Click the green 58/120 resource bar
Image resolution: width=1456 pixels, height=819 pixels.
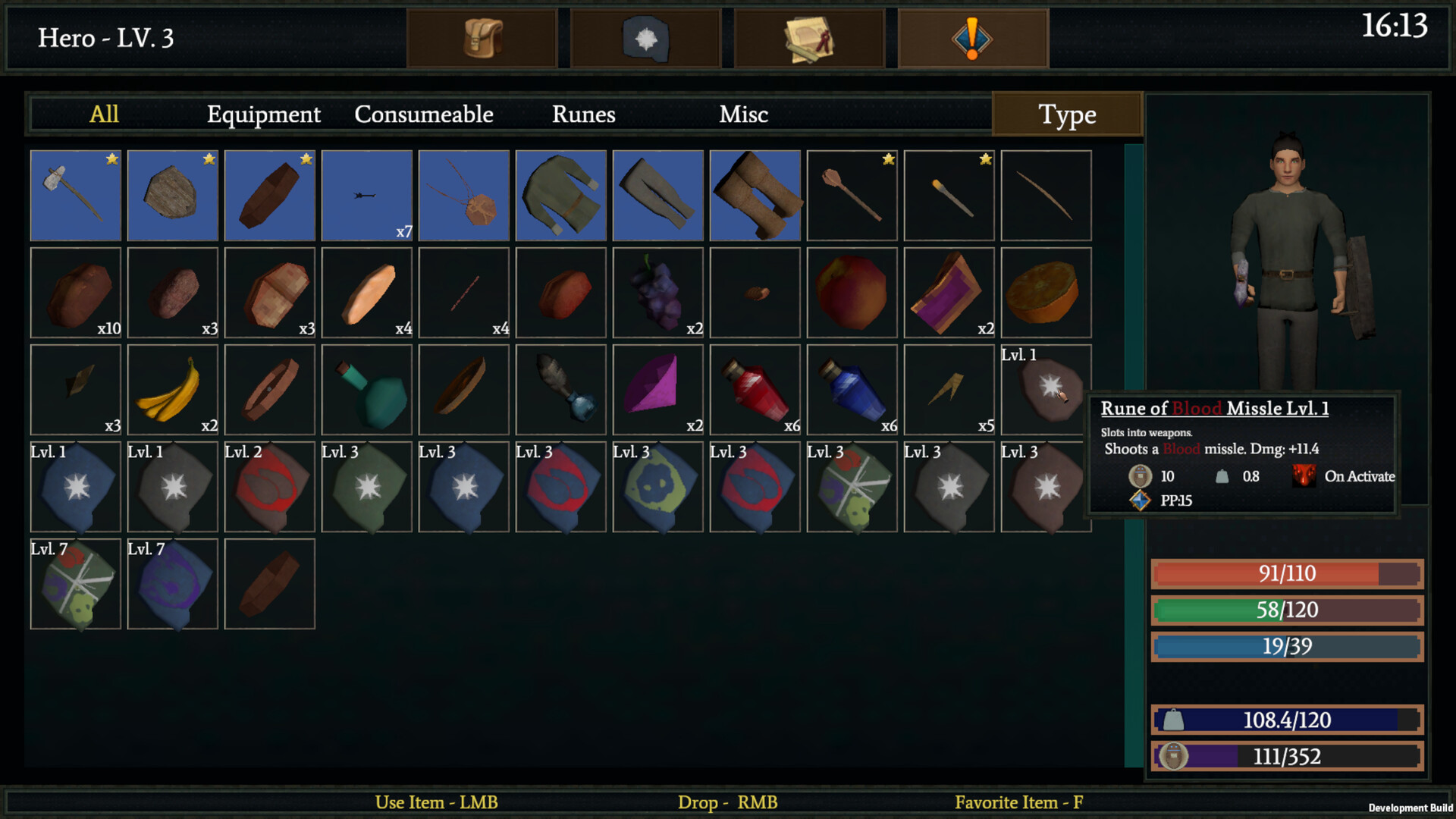pos(1285,610)
